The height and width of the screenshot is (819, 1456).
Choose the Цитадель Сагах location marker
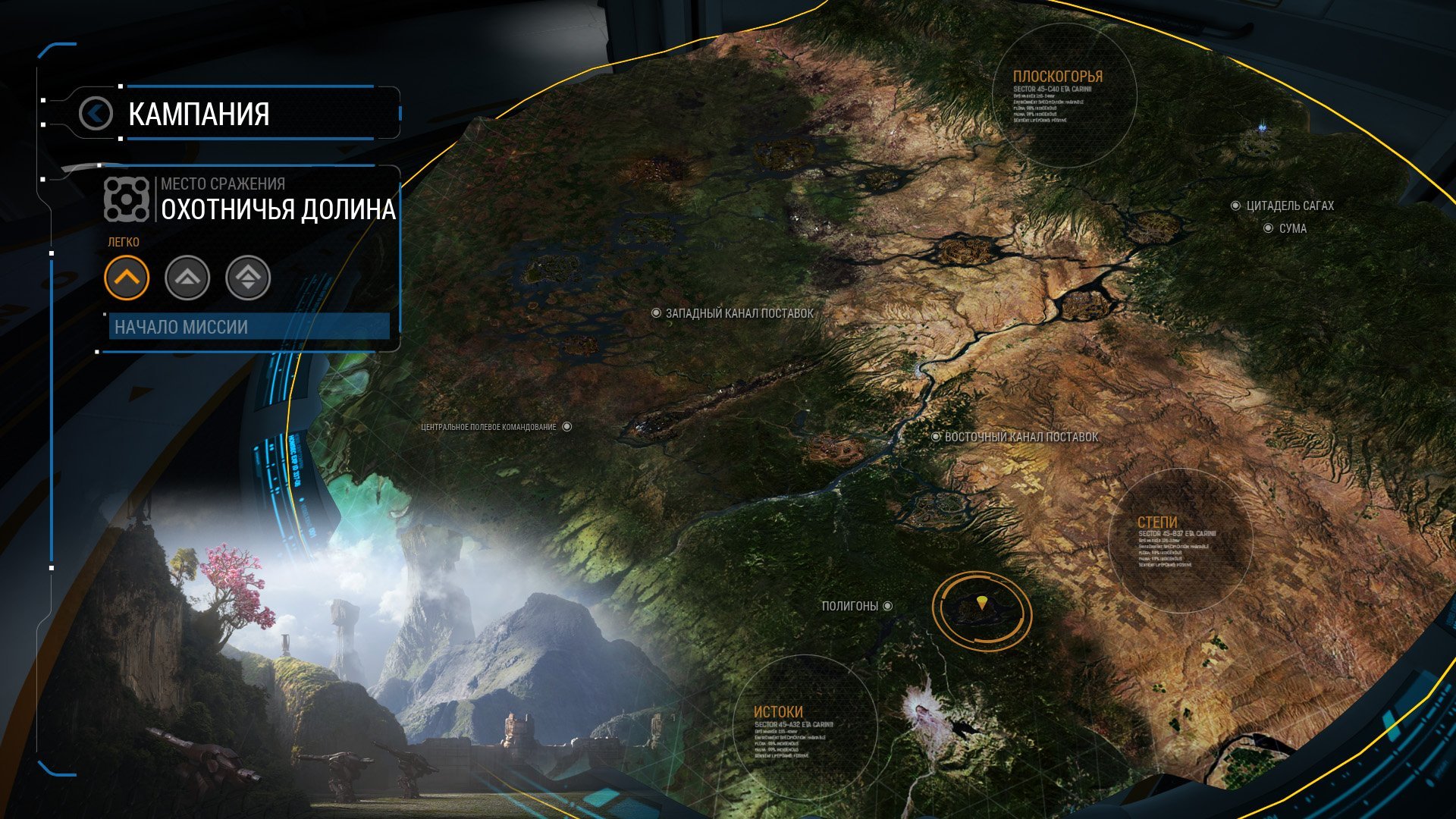[x=1235, y=206]
